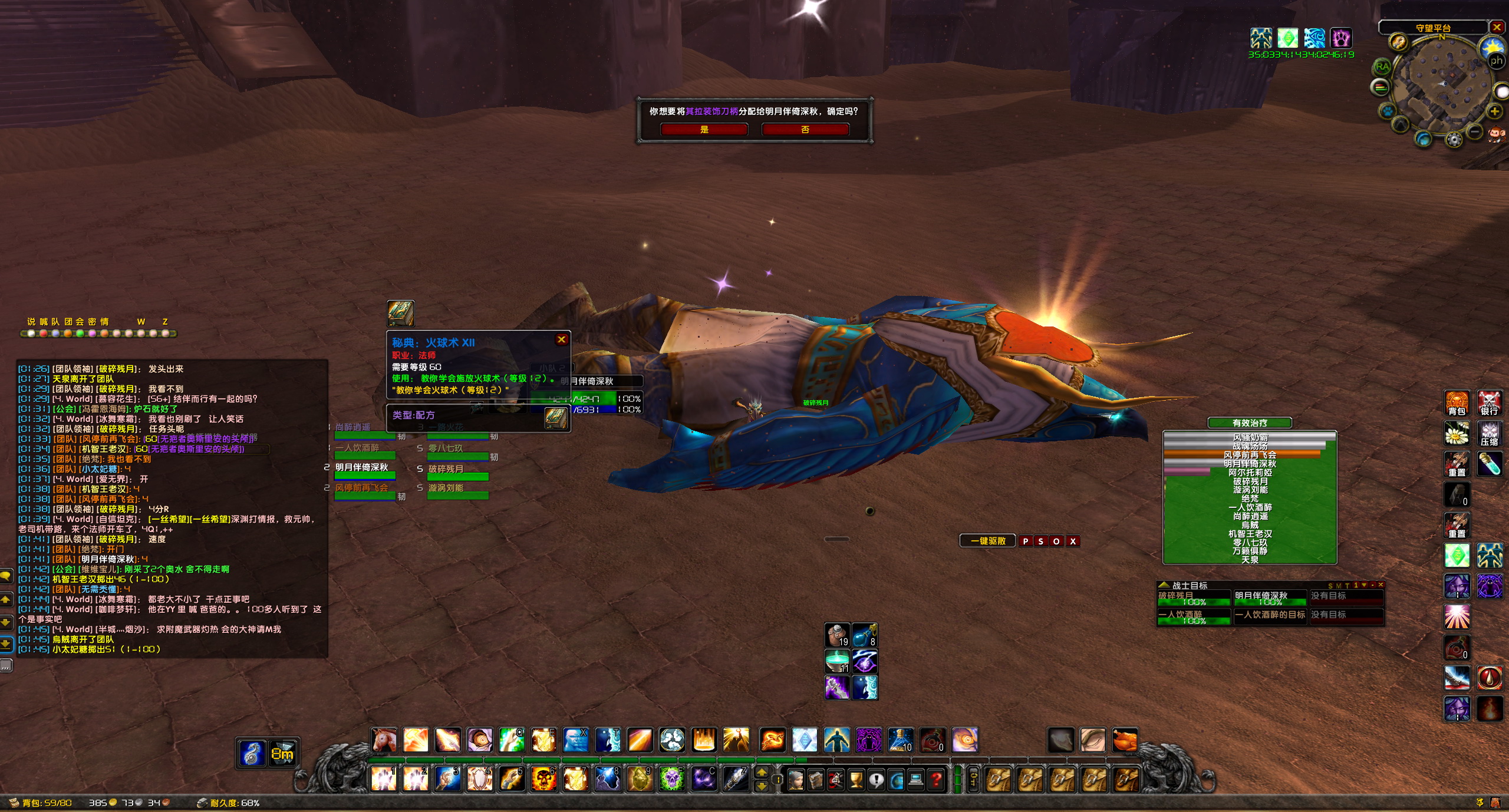Select the chamomile flower icon on right panel
The width and height of the screenshot is (1509, 812).
point(1457,433)
